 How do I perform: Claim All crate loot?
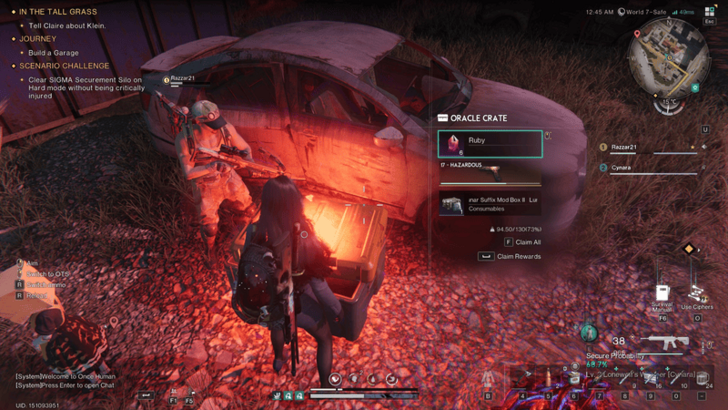tap(522, 242)
